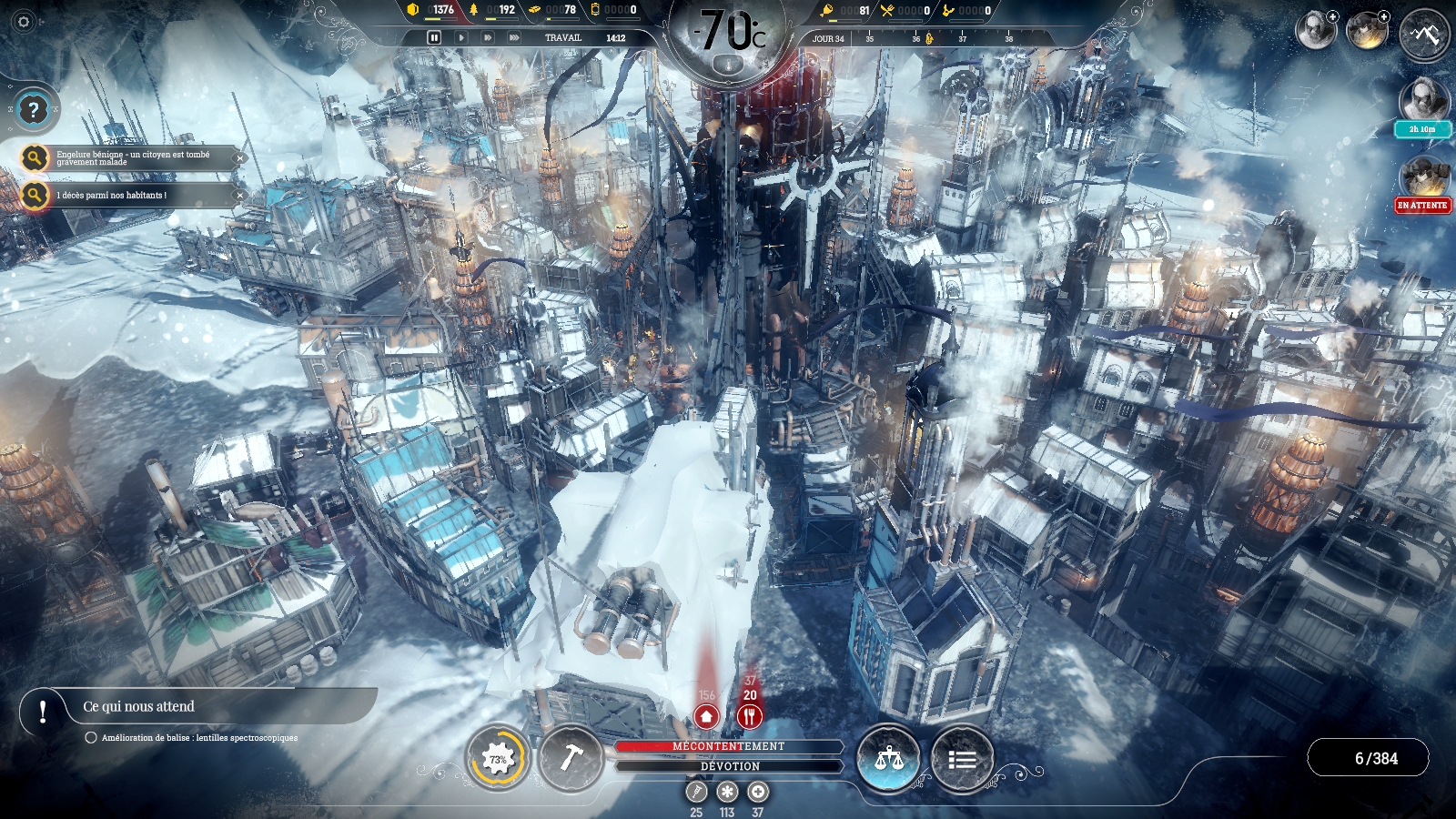Screen dimensions: 1456x819
Task: Close the '1 décès' notification
Action: pyautogui.click(x=239, y=195)
